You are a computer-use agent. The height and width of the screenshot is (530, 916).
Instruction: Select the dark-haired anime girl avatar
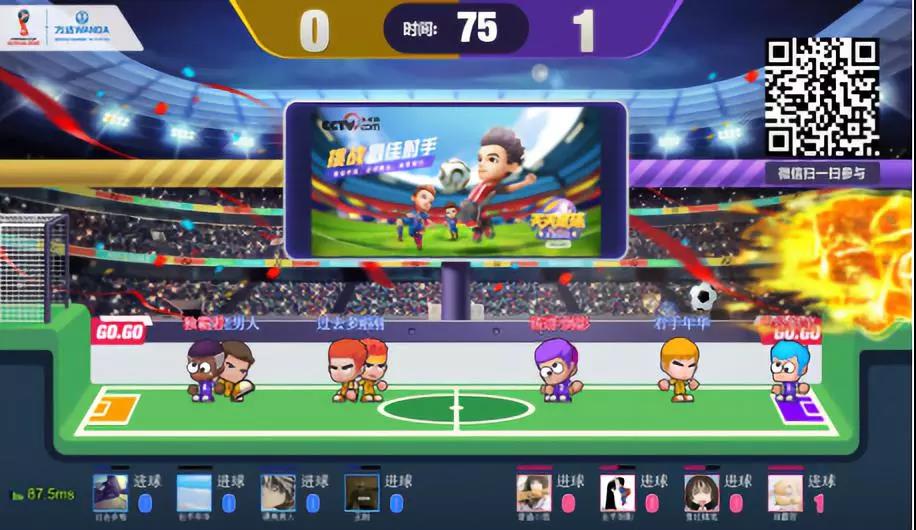tap(701, 493)
